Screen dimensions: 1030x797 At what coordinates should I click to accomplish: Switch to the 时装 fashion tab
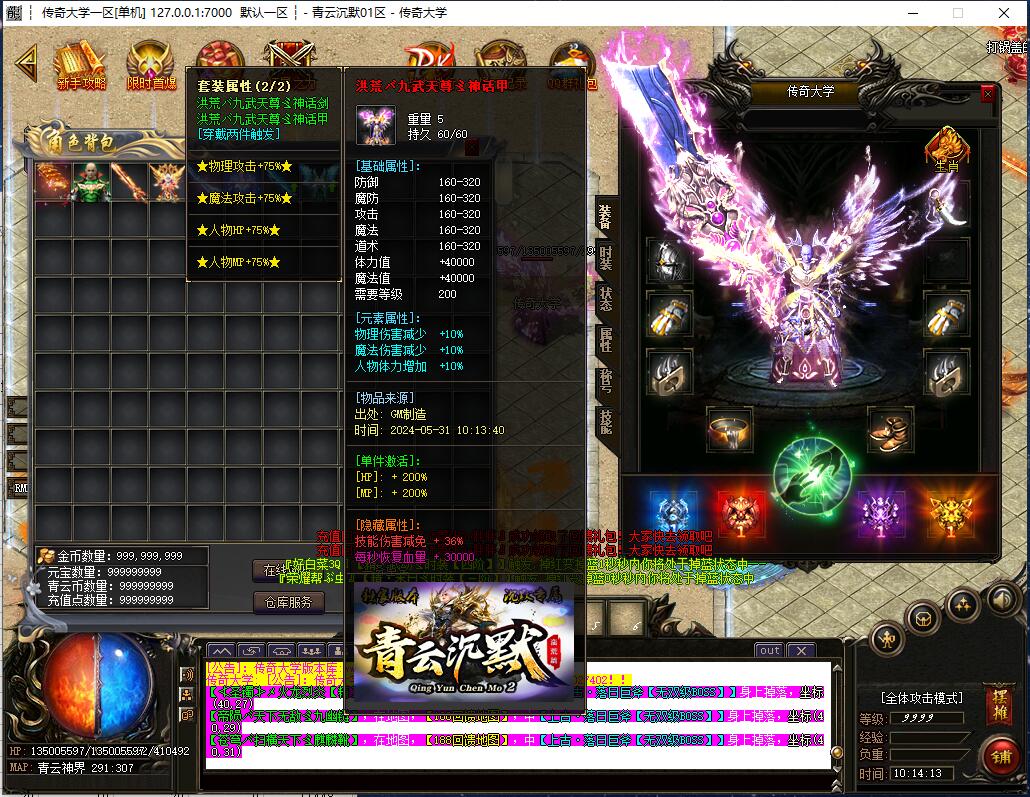(x=605, y=258)
